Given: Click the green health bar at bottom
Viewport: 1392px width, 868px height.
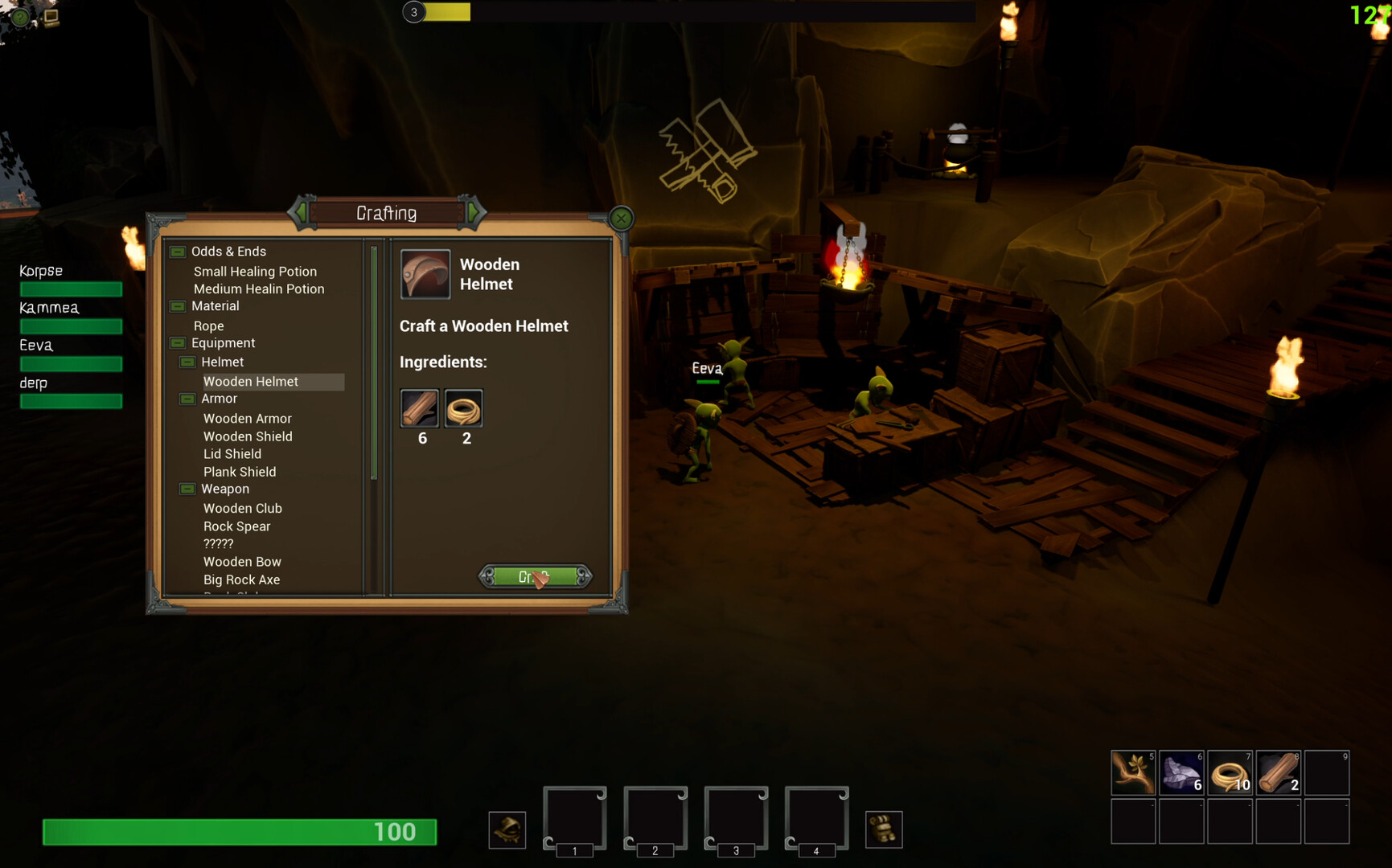Looking at the screenshot, I should click(239, 833).
